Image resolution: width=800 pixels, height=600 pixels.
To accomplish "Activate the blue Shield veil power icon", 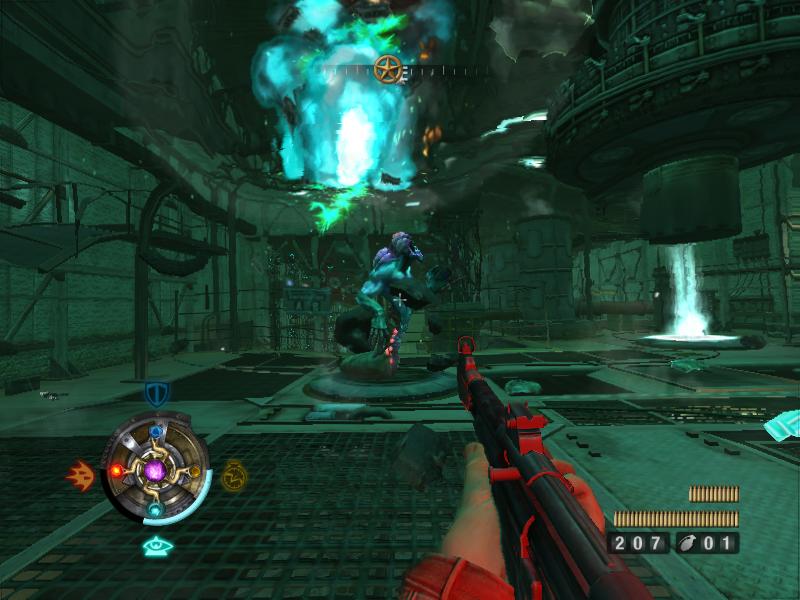I will tap(155, 393).
